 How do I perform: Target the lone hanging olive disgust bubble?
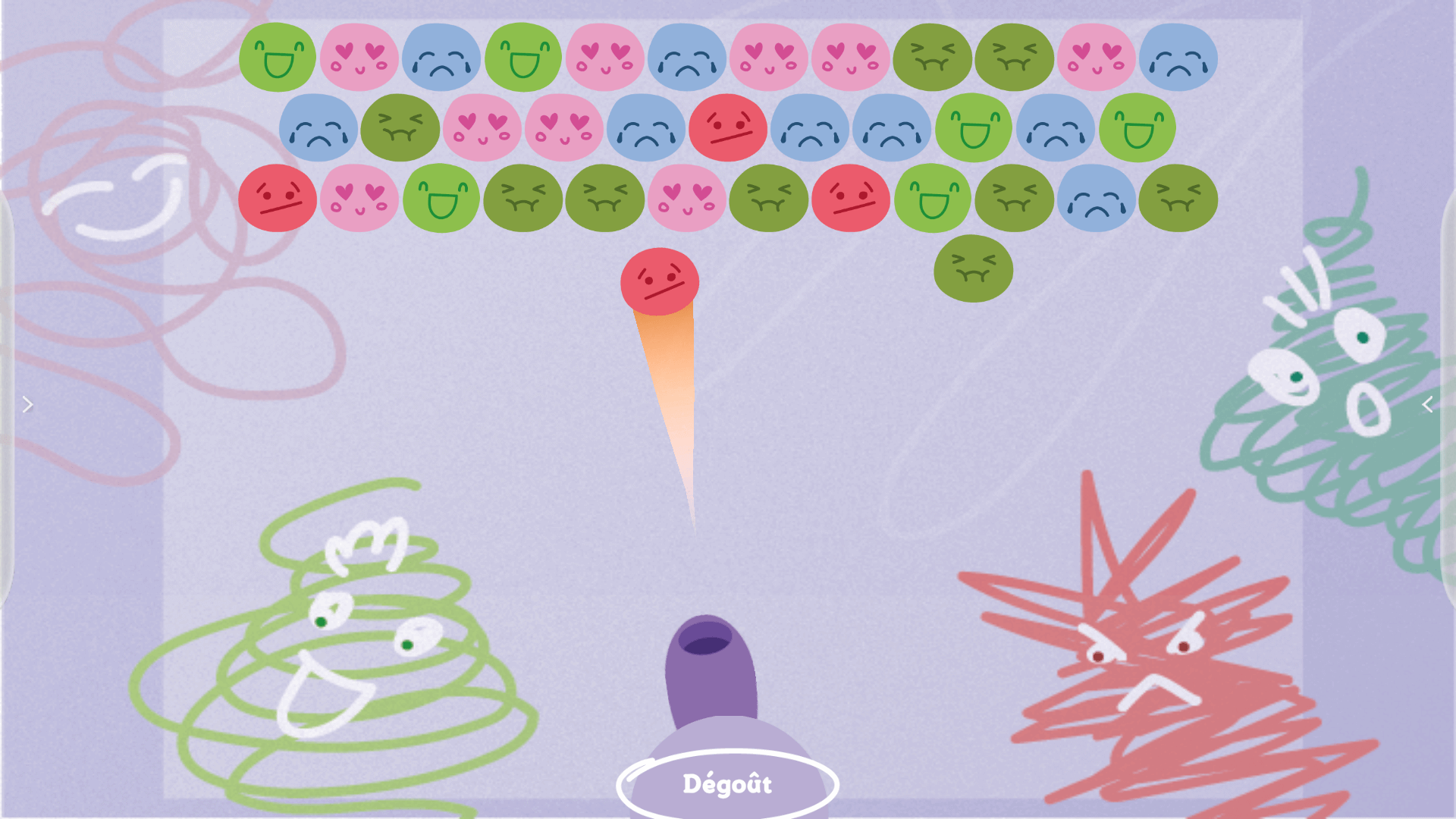pyautogui.click(x=973, y=269)
